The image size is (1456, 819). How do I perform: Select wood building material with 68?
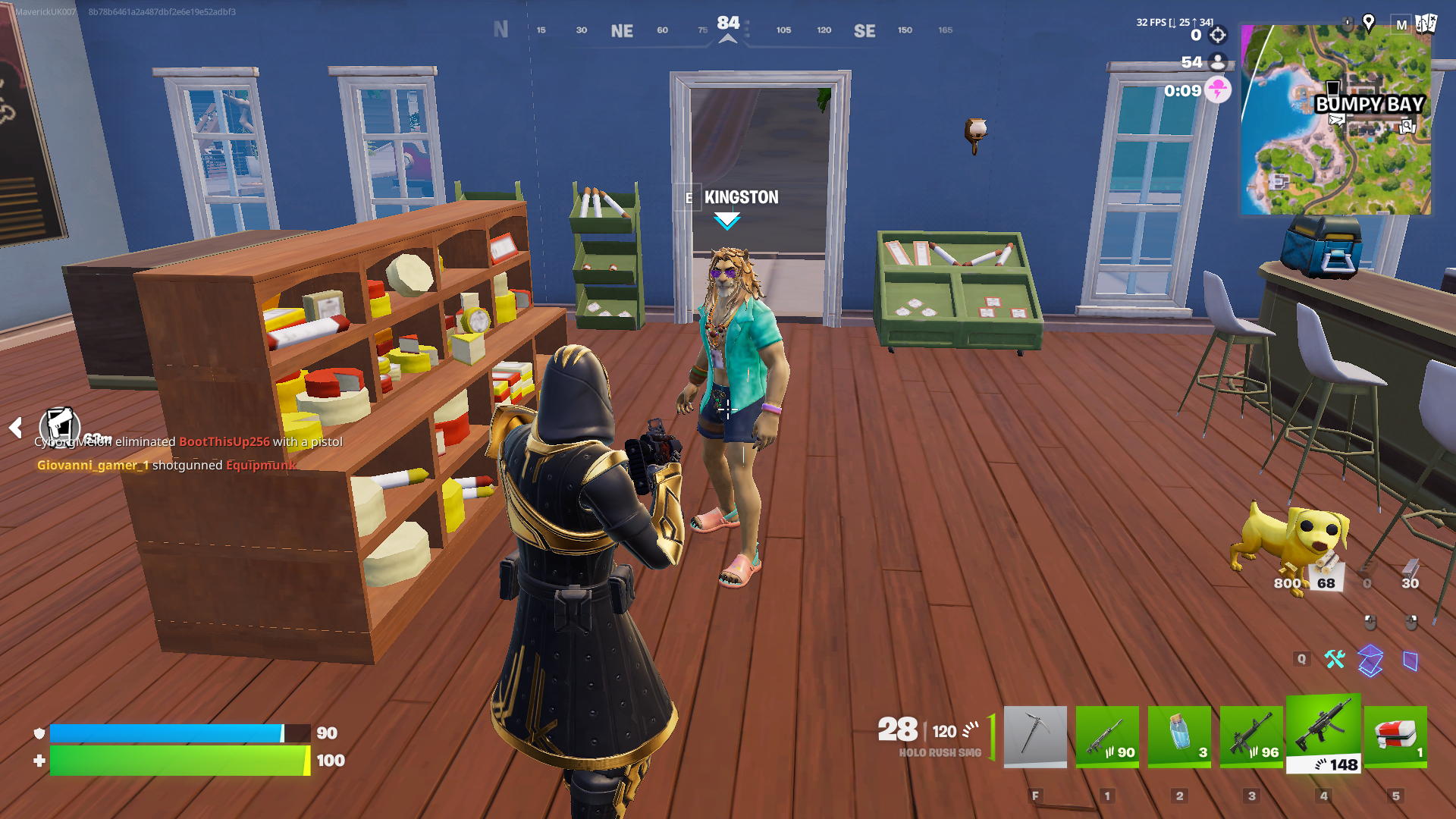pyautogui.click(x=1326, y=573)
